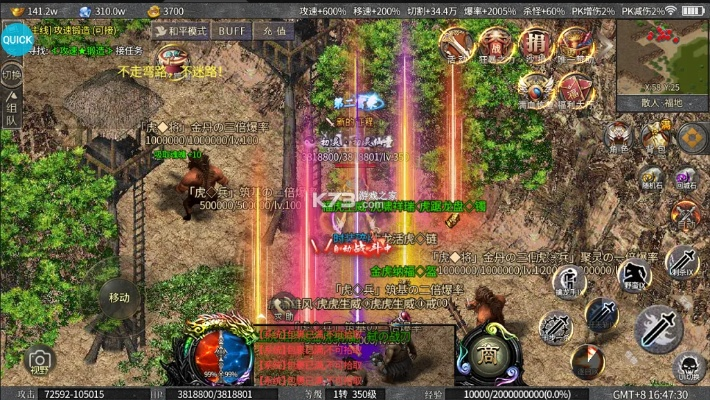Open the 充值 recharge button
The width and height of the screenshot is (710, 400).
pos(275,31)
